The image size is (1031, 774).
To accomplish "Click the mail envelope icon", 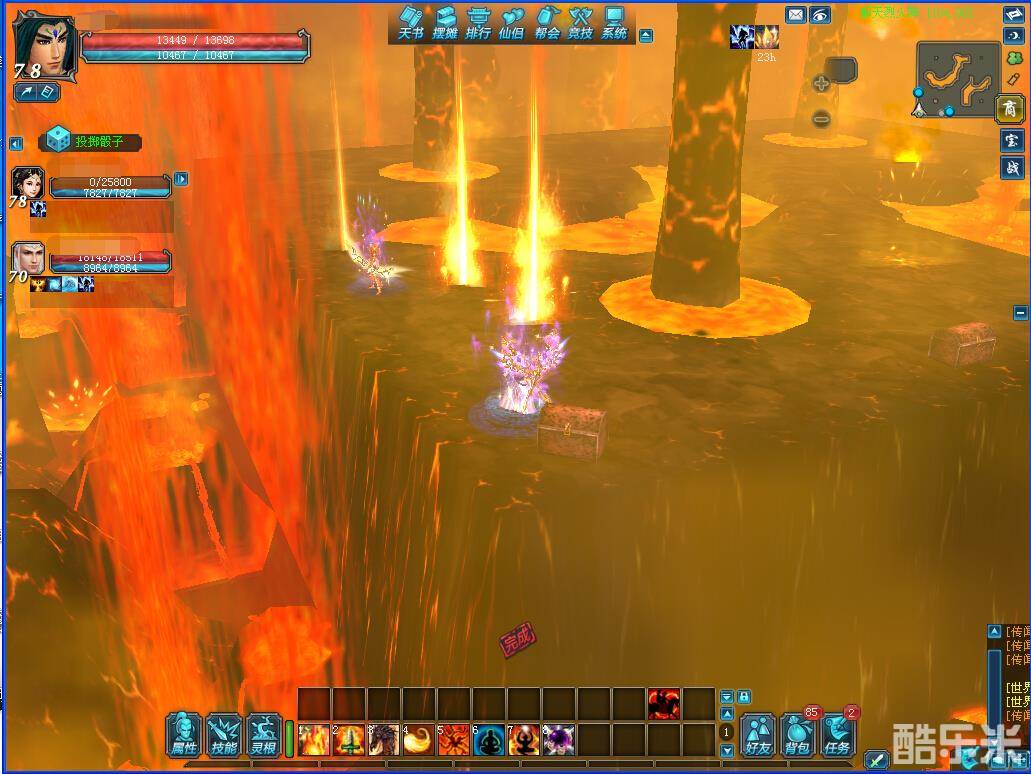I will click(x=795, y=14).
